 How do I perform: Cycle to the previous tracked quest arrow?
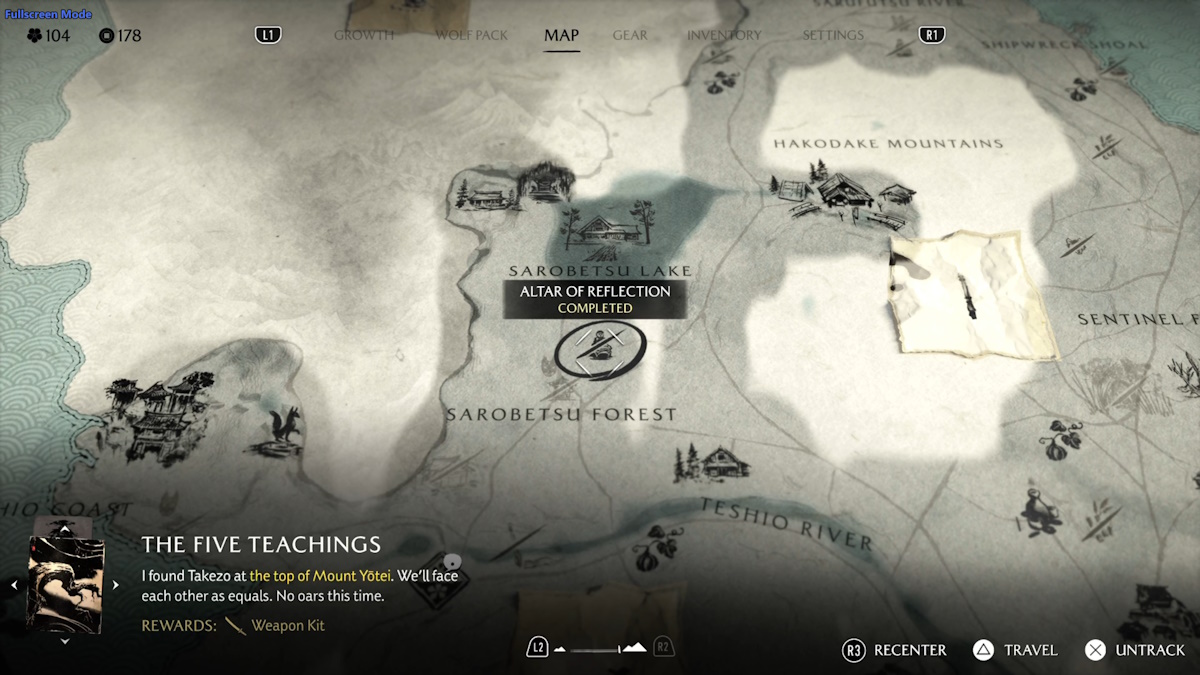tap(14, 585)
